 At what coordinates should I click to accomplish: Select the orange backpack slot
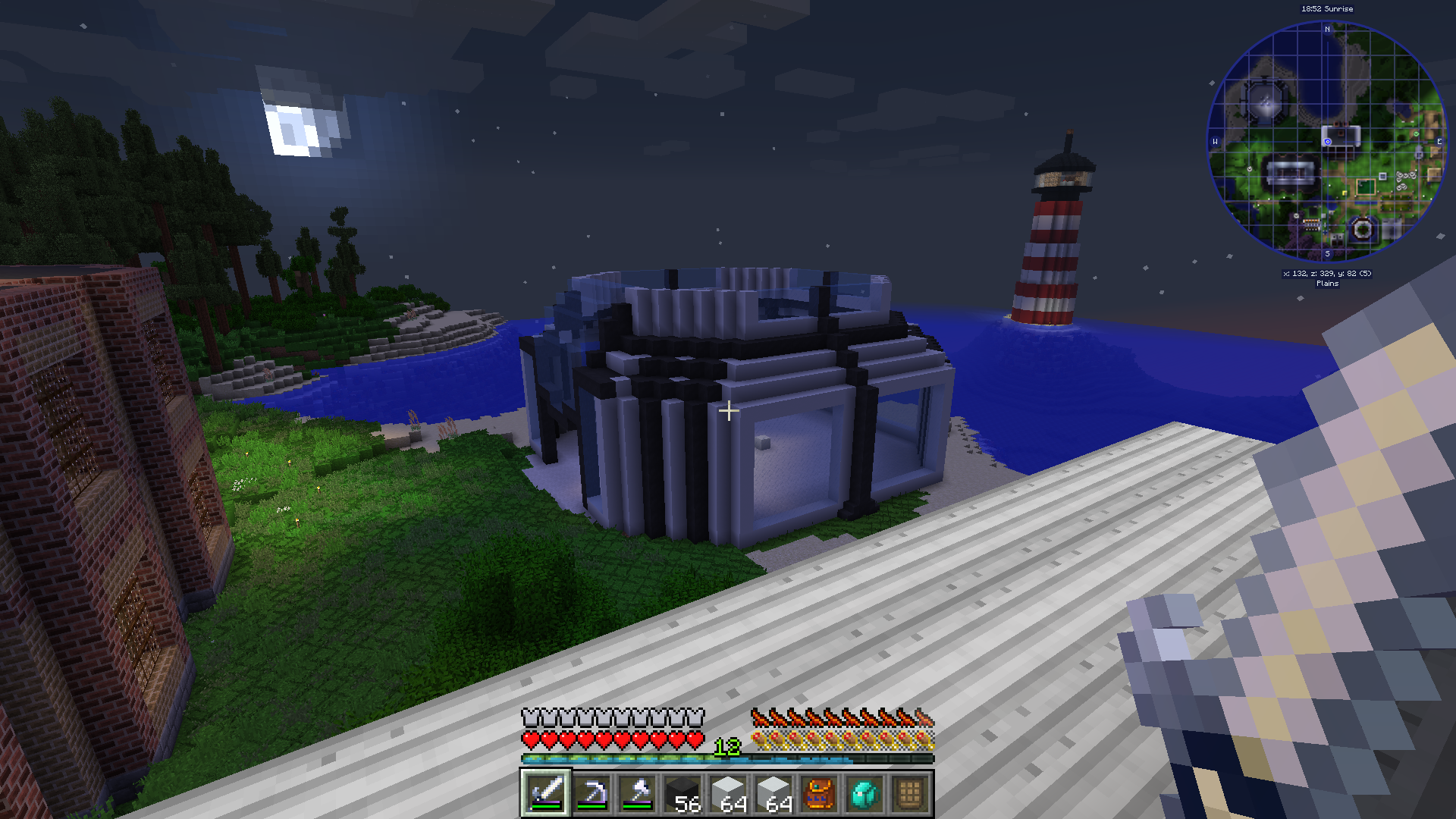[x=819, y=793]
